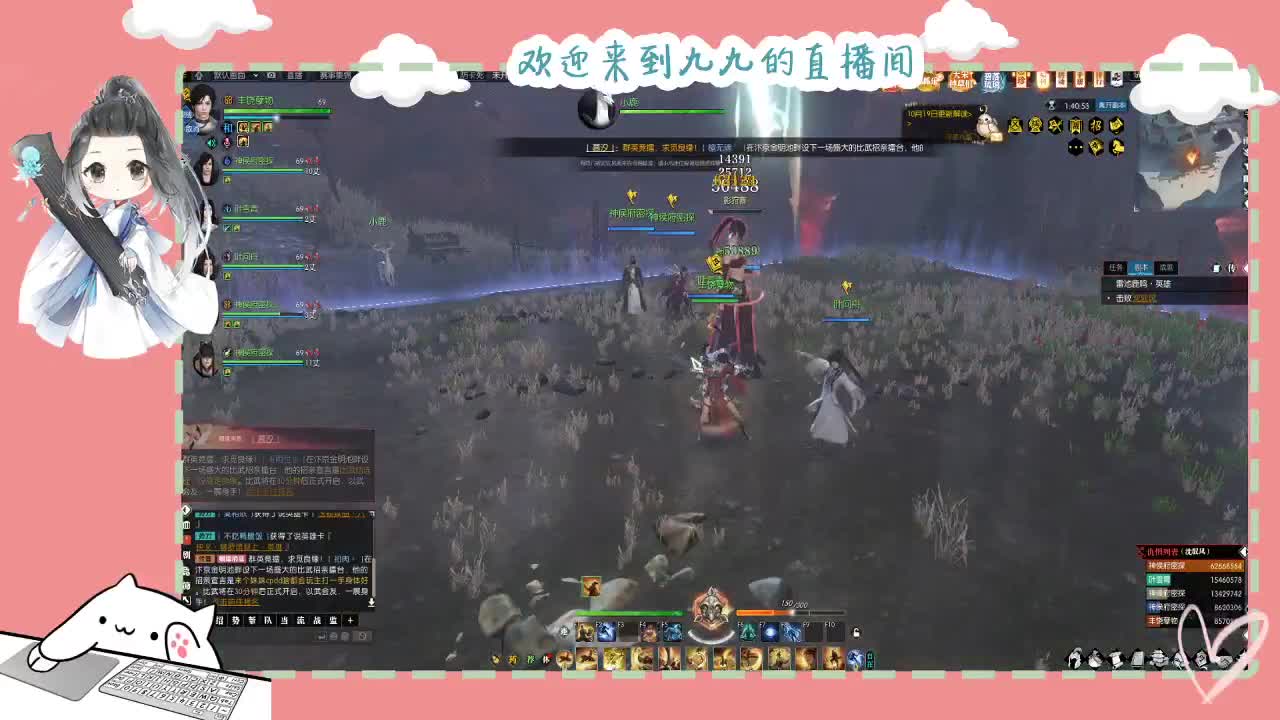Click the 招 recruit hexagon icon below the timer
The width and height of the screenshot is (1280, 720).
tap(1098, 126)
